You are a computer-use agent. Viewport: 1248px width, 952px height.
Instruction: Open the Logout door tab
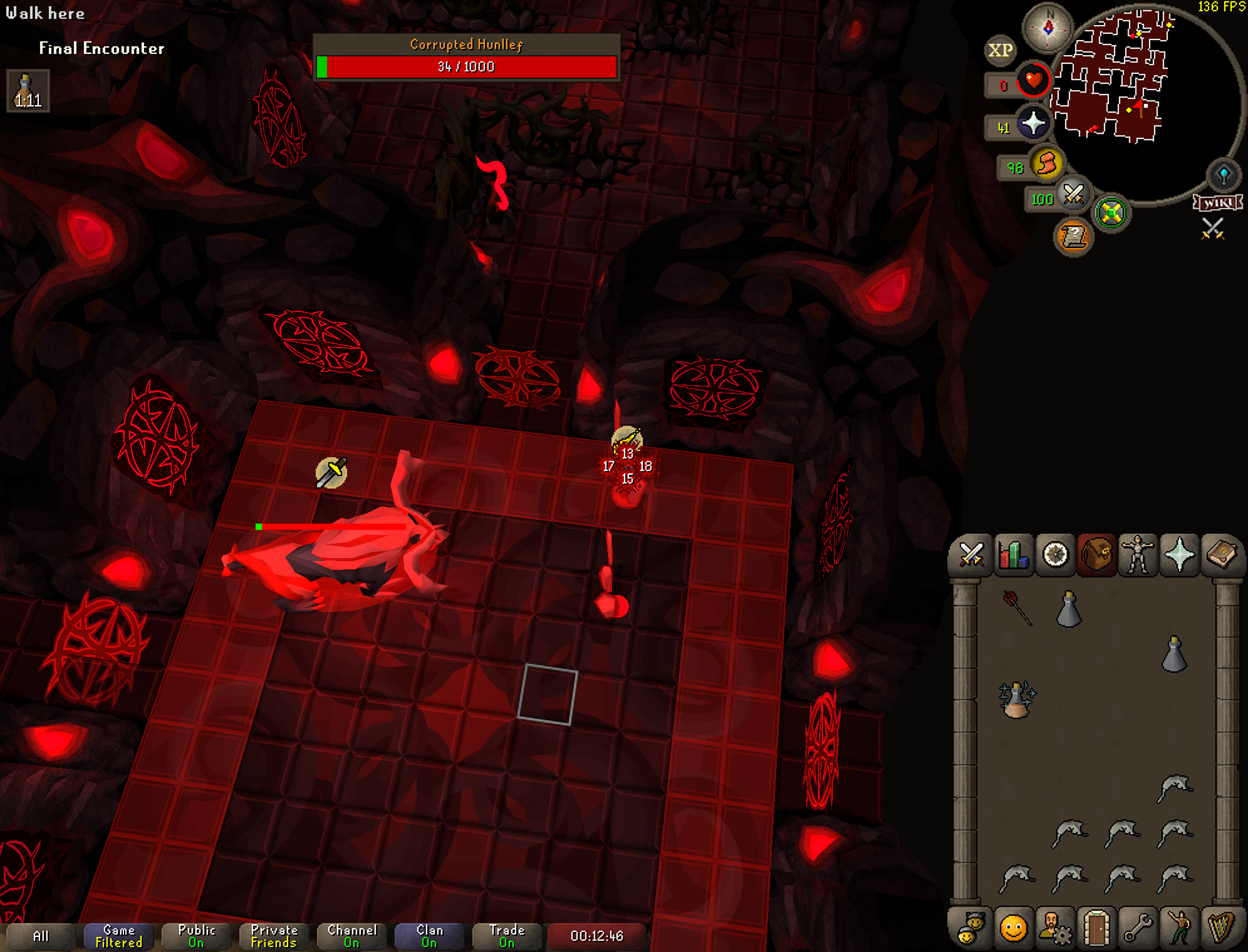(1096, 928)
